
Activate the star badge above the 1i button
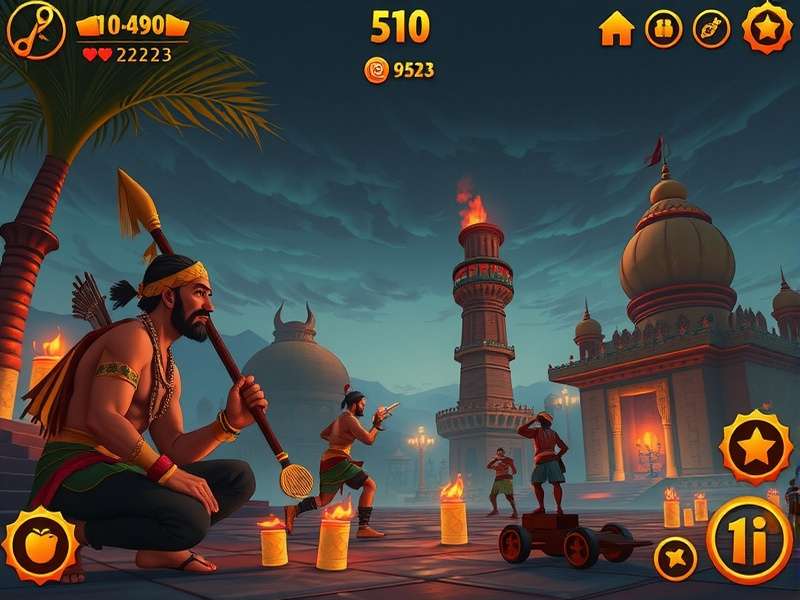[x=757, y=447]
